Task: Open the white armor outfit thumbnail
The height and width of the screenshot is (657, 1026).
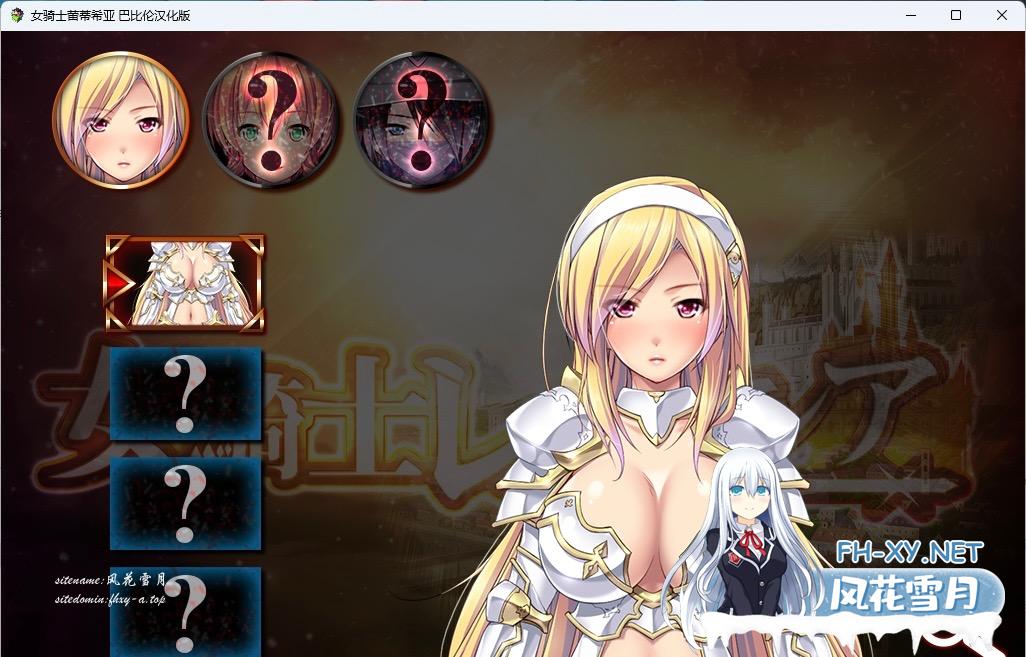Action: [185, 284]
